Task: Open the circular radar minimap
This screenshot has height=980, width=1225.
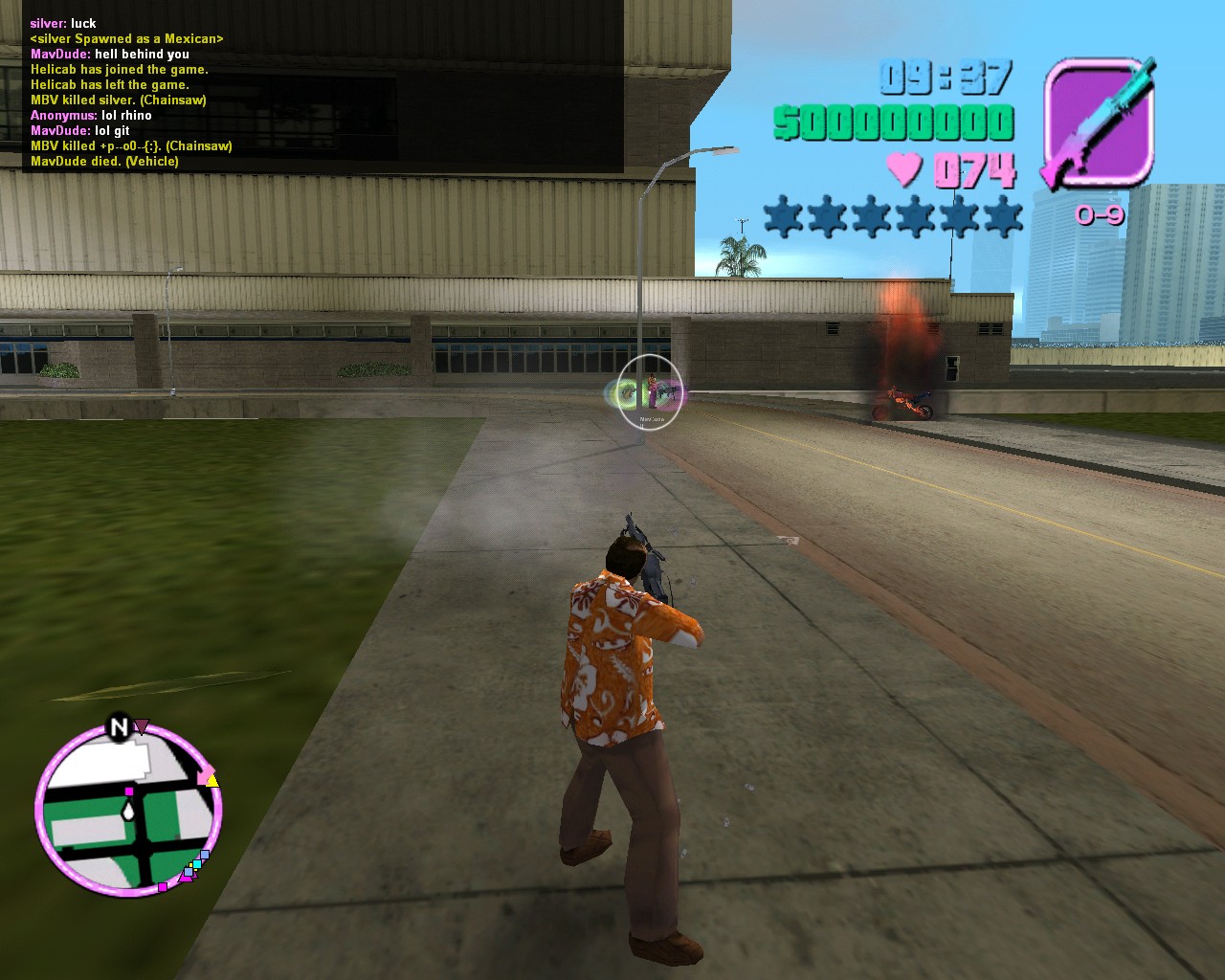Action: [129, 811]
